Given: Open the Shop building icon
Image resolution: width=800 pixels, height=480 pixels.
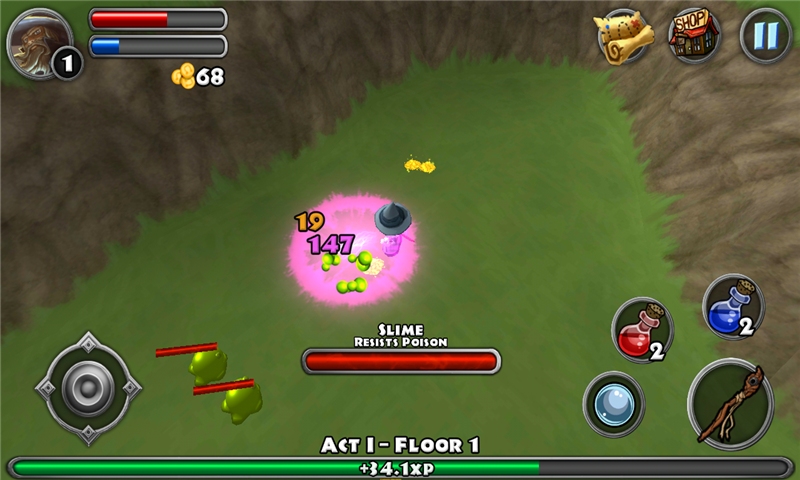Looking at the screenshot, I should (x=694, y=36).
